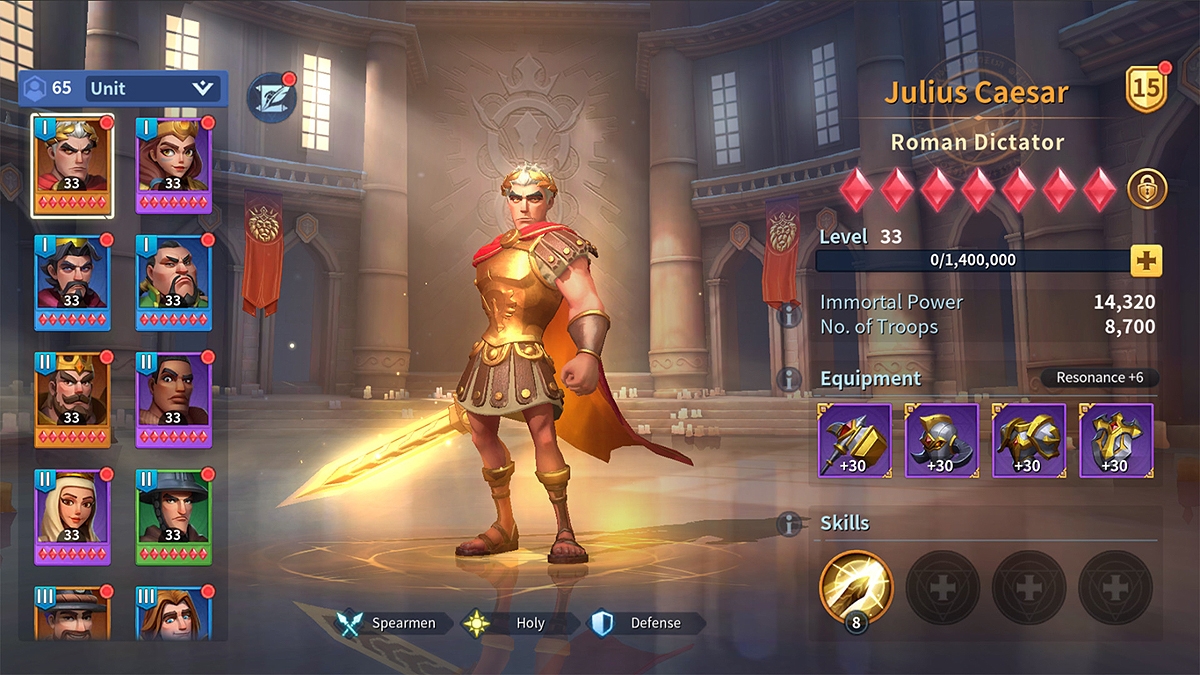This screenshot has height=675, width=1200.
Task: Show info beside the Skills heading
Action: [x=789, y=524]
